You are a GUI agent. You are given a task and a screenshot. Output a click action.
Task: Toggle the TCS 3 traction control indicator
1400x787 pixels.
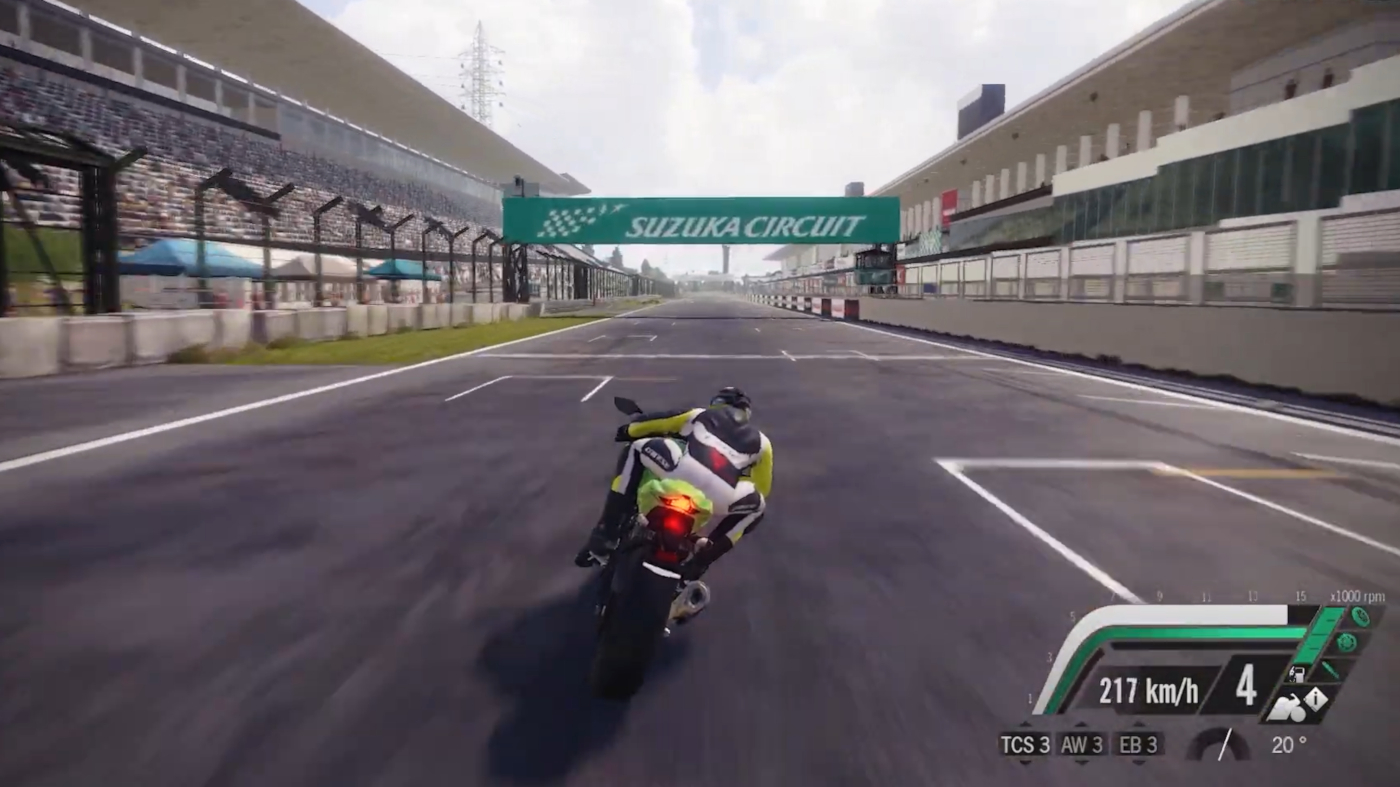[x=1025, y=745]
